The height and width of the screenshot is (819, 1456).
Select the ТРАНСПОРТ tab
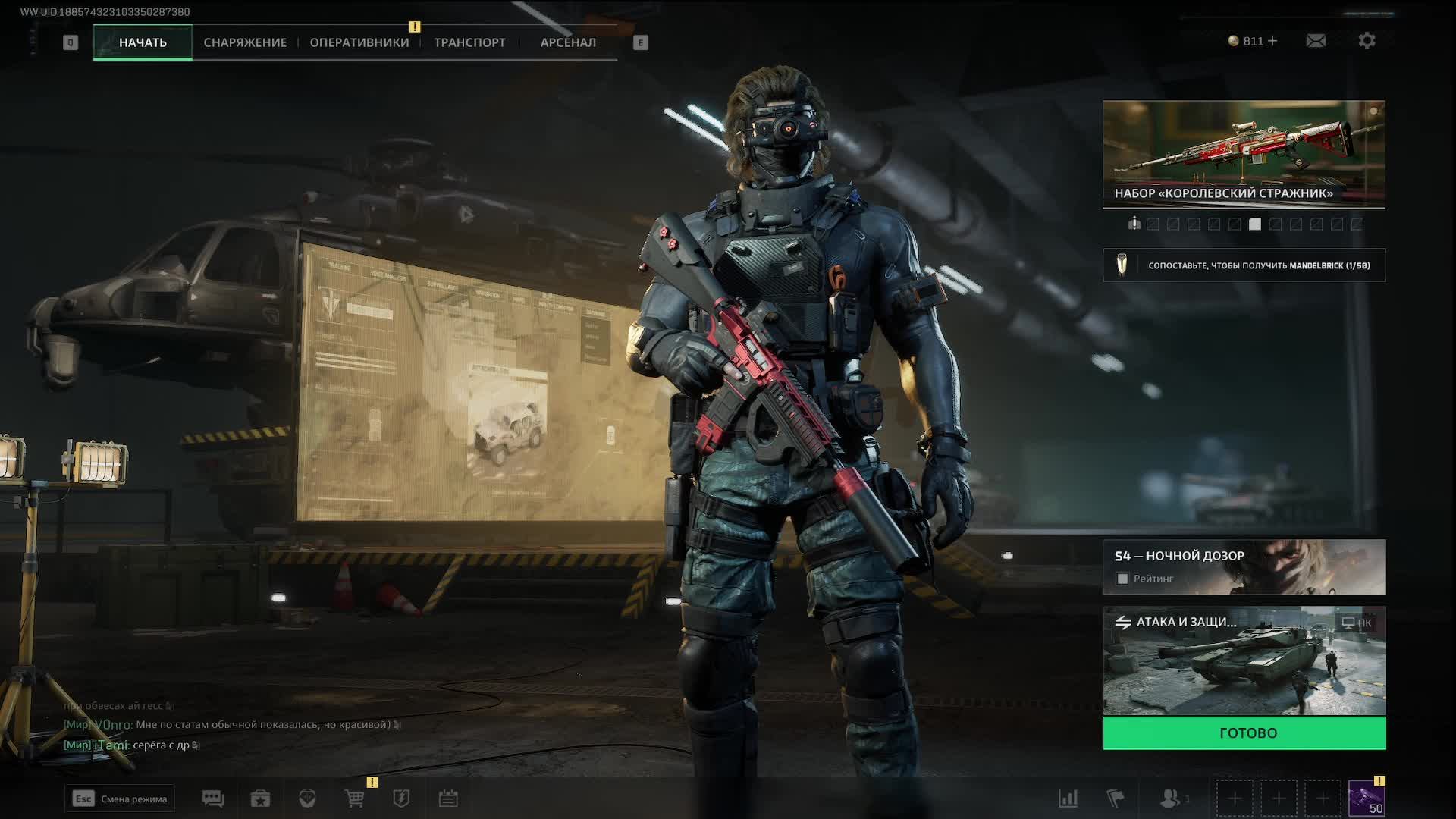coord(469,42)
